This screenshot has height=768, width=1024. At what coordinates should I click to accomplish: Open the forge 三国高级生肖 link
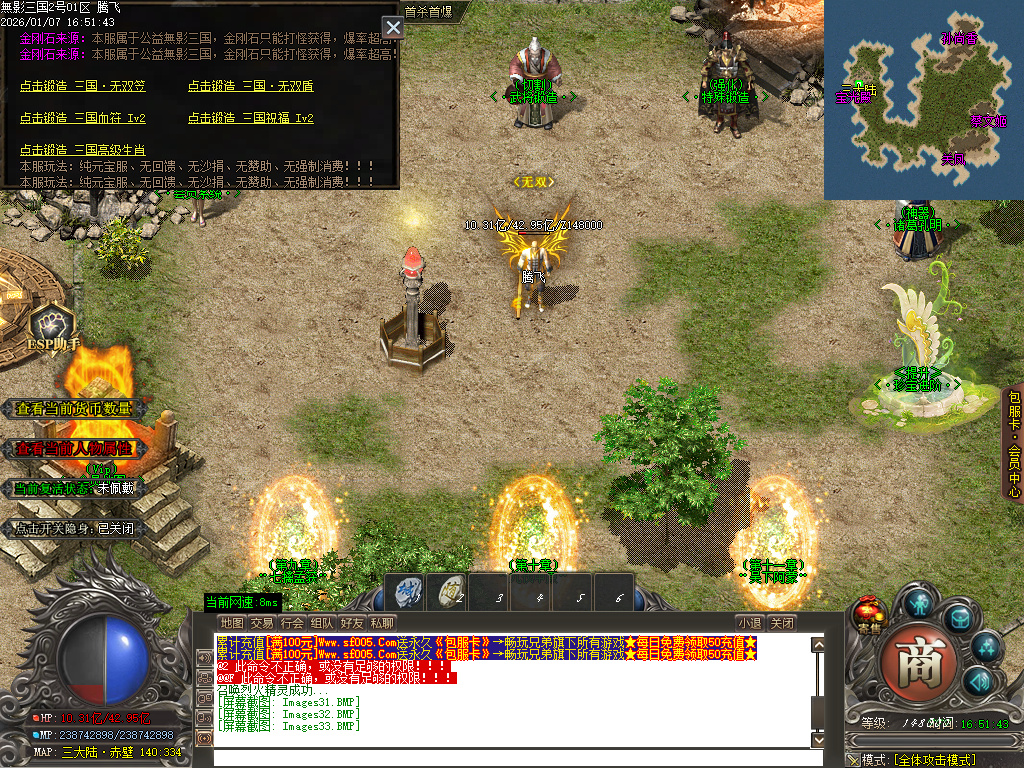(x=82, y=150)
